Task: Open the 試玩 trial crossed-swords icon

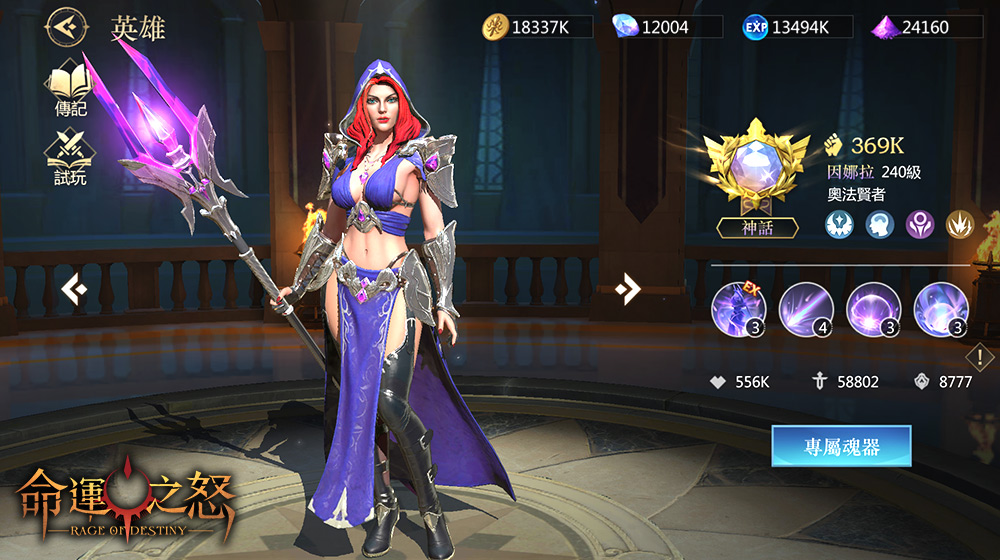Action: click(69, 158)
